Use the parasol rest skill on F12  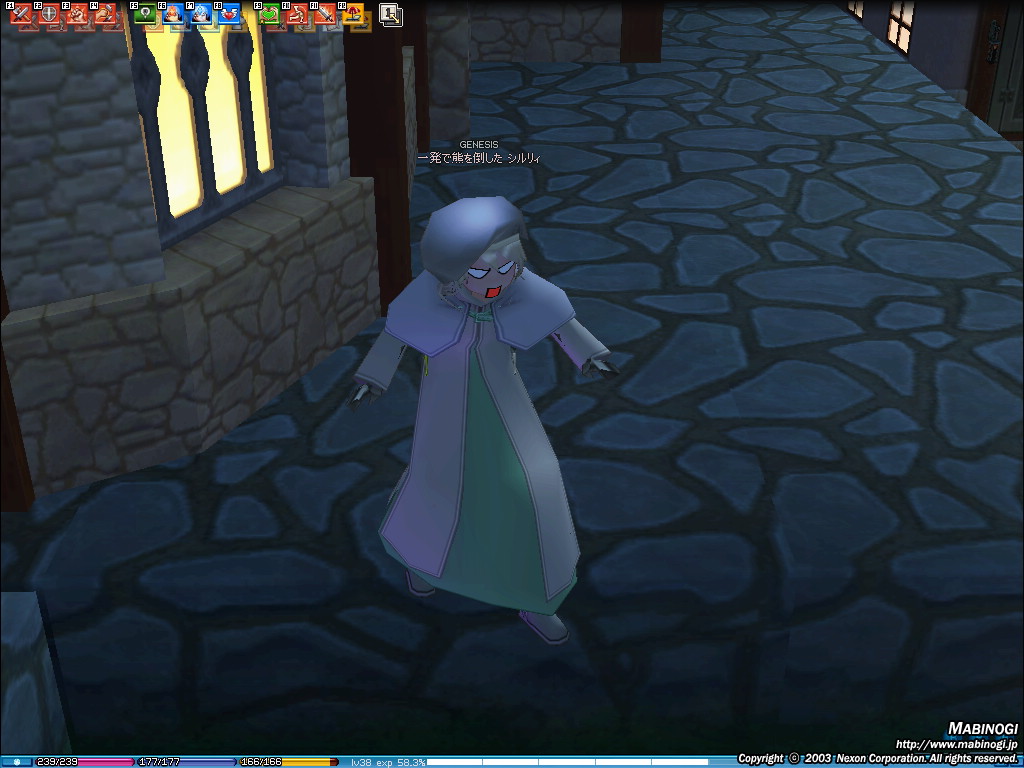354,15
